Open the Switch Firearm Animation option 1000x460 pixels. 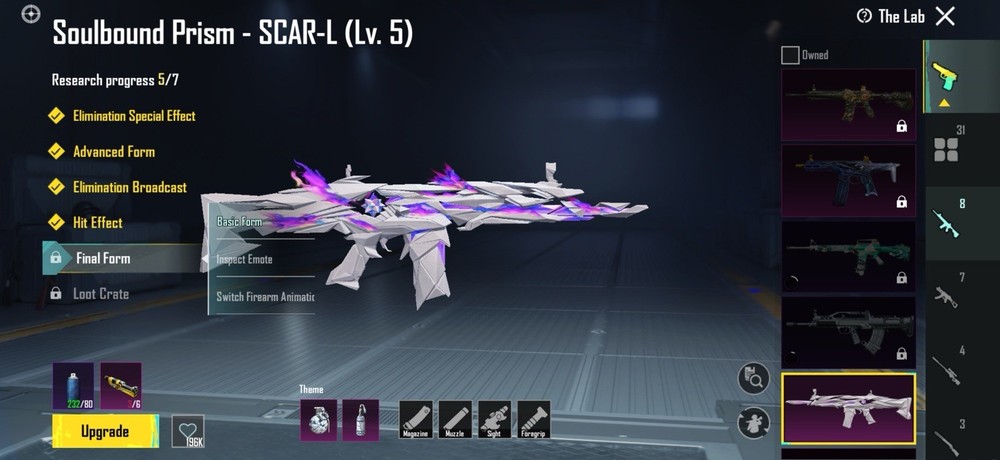tap(265, 297)
